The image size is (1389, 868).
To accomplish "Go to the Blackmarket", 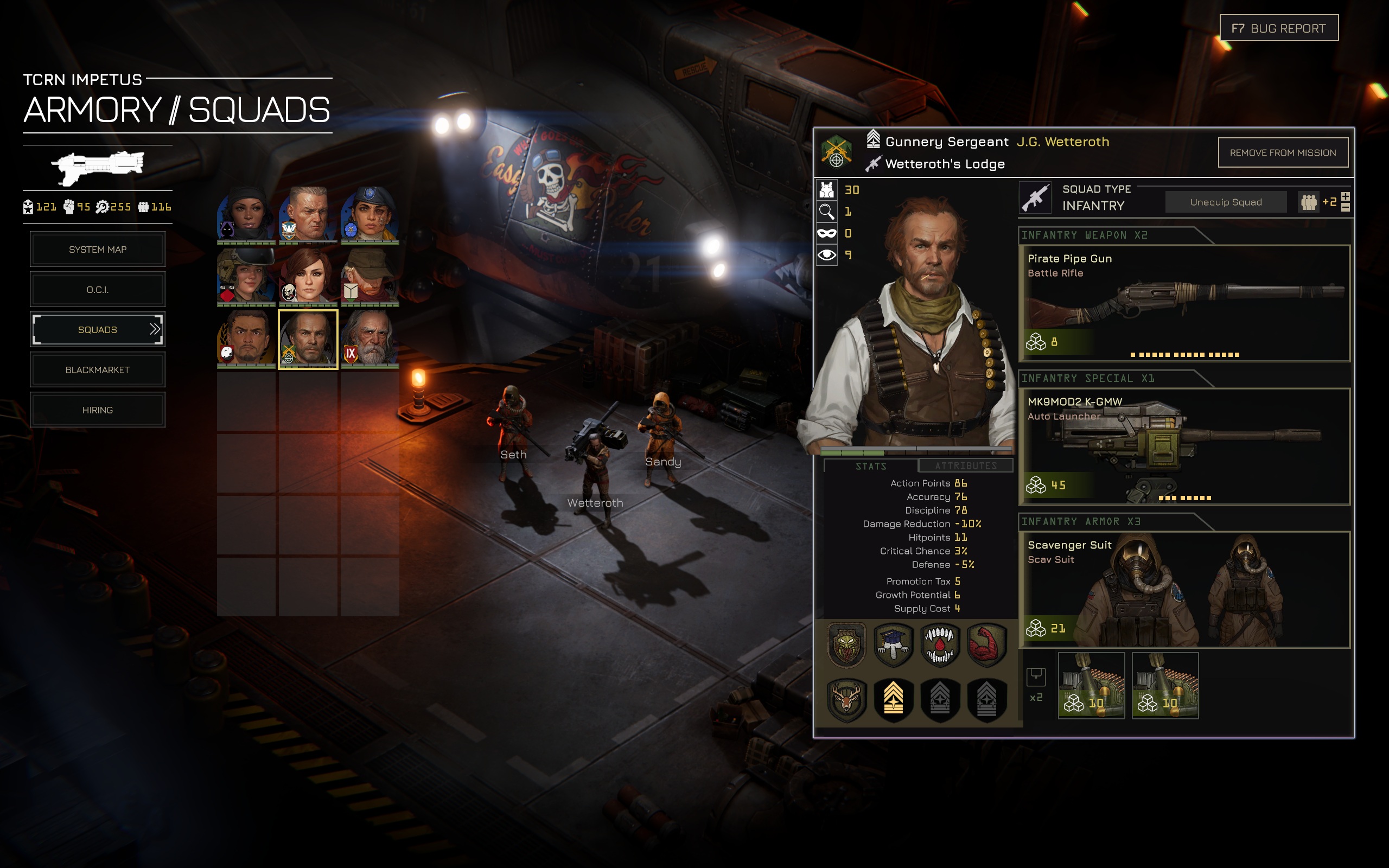I will 98,369.
